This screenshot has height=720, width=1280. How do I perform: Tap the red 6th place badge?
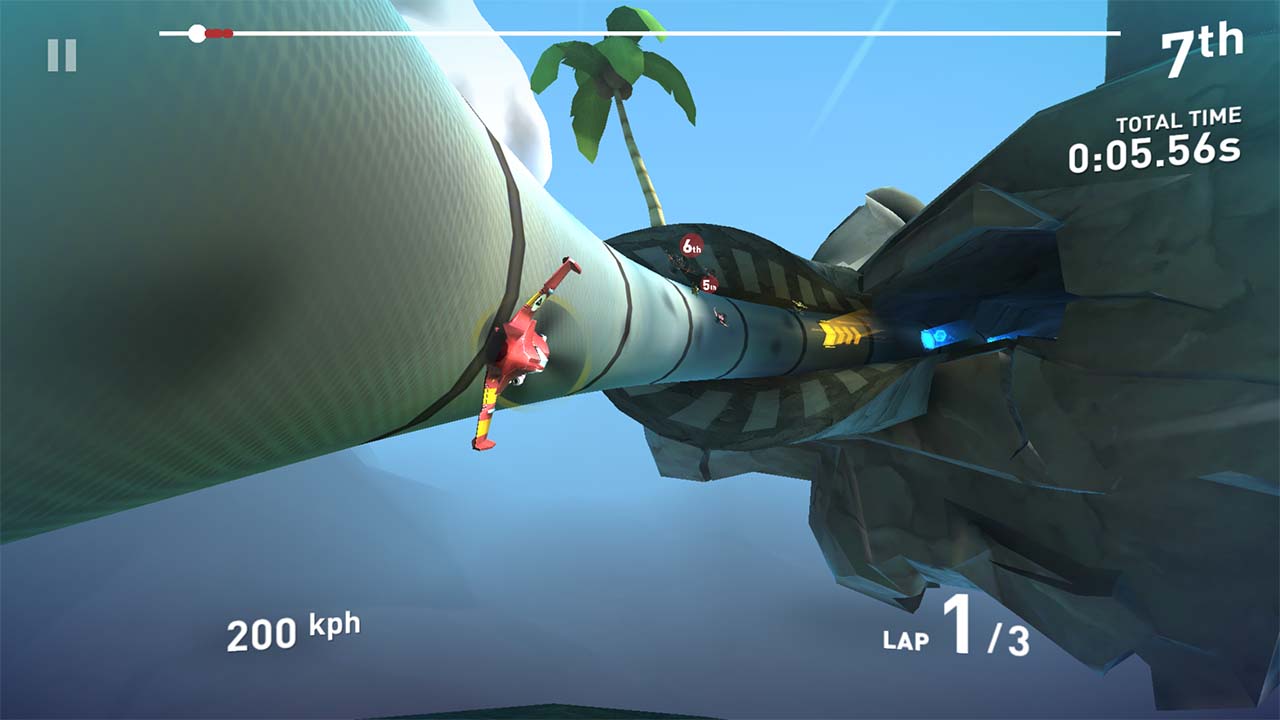(x=692, y=246)
